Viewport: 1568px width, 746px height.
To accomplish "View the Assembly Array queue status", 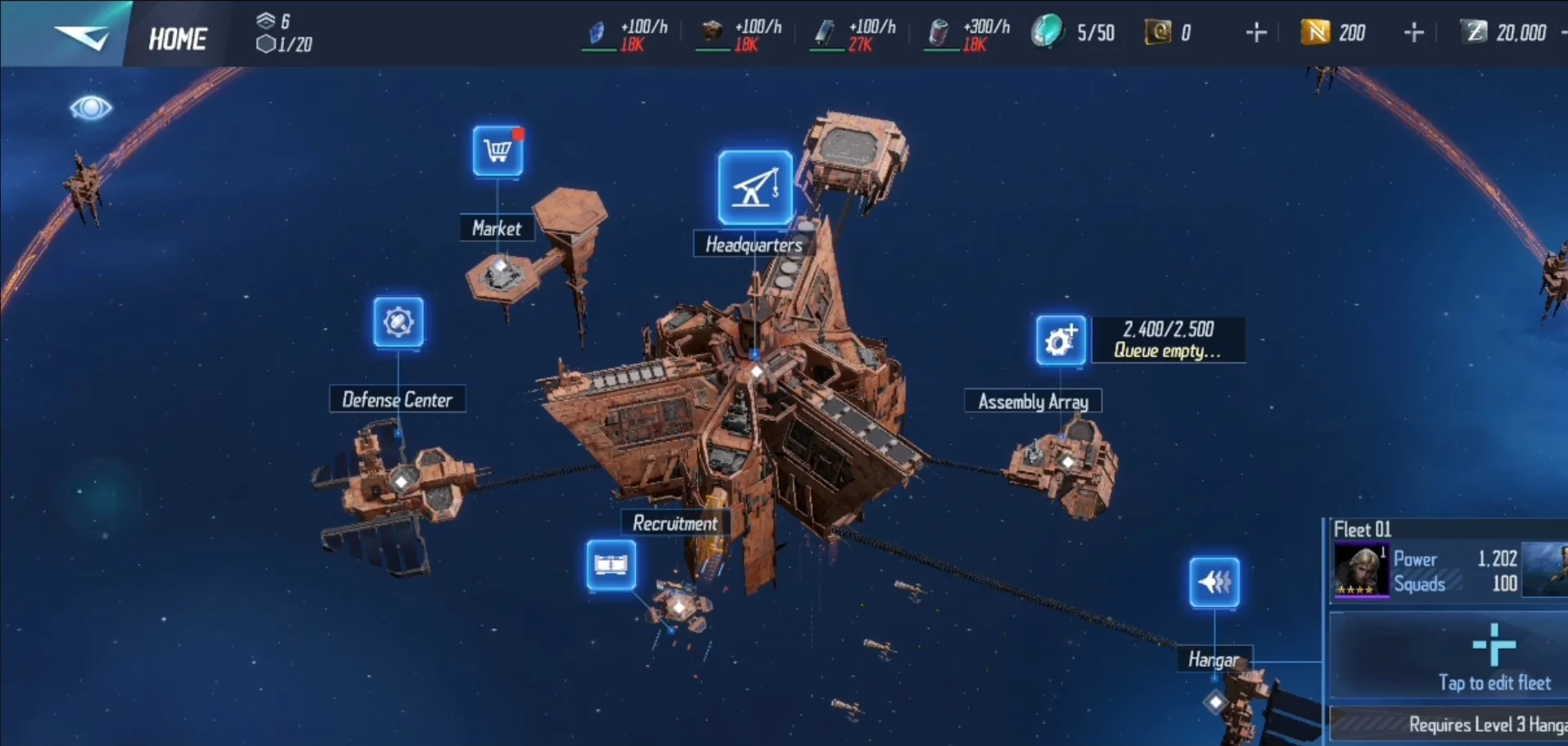I will (1168, 339).
